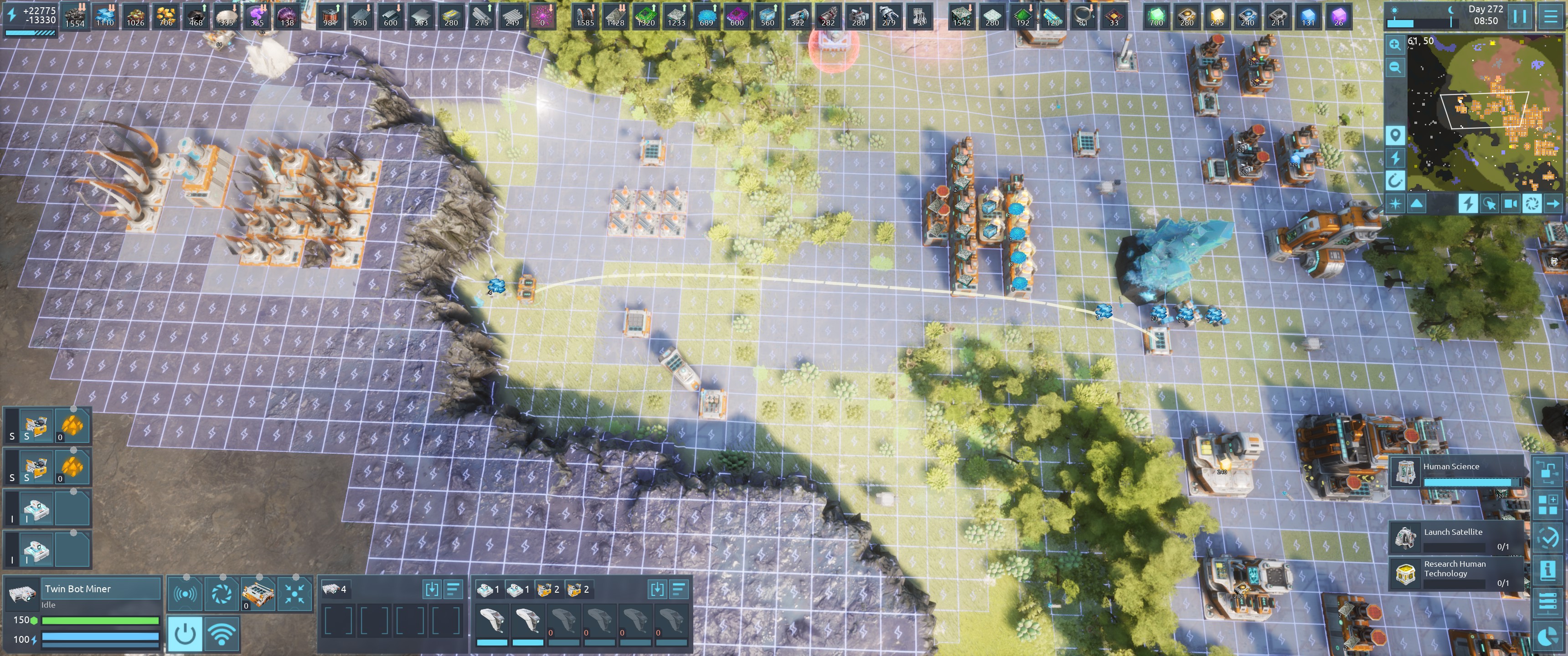Select the Launch Satellite objective
The image size is (1568, 656).
[1455, 538]
